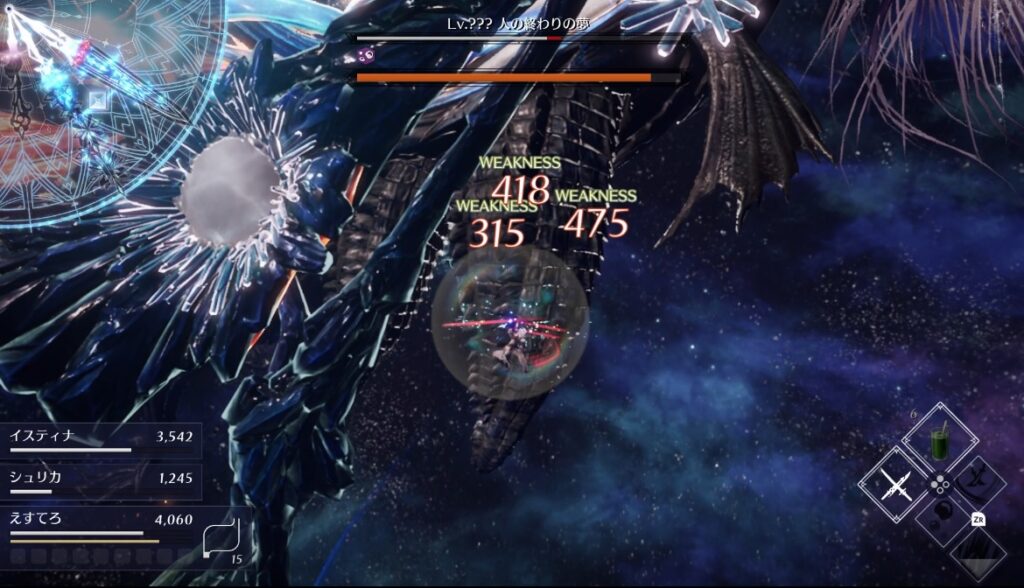Activate the crossed swords weapon slot
This screenshot has width=1024, height=588.
(894, 488)
